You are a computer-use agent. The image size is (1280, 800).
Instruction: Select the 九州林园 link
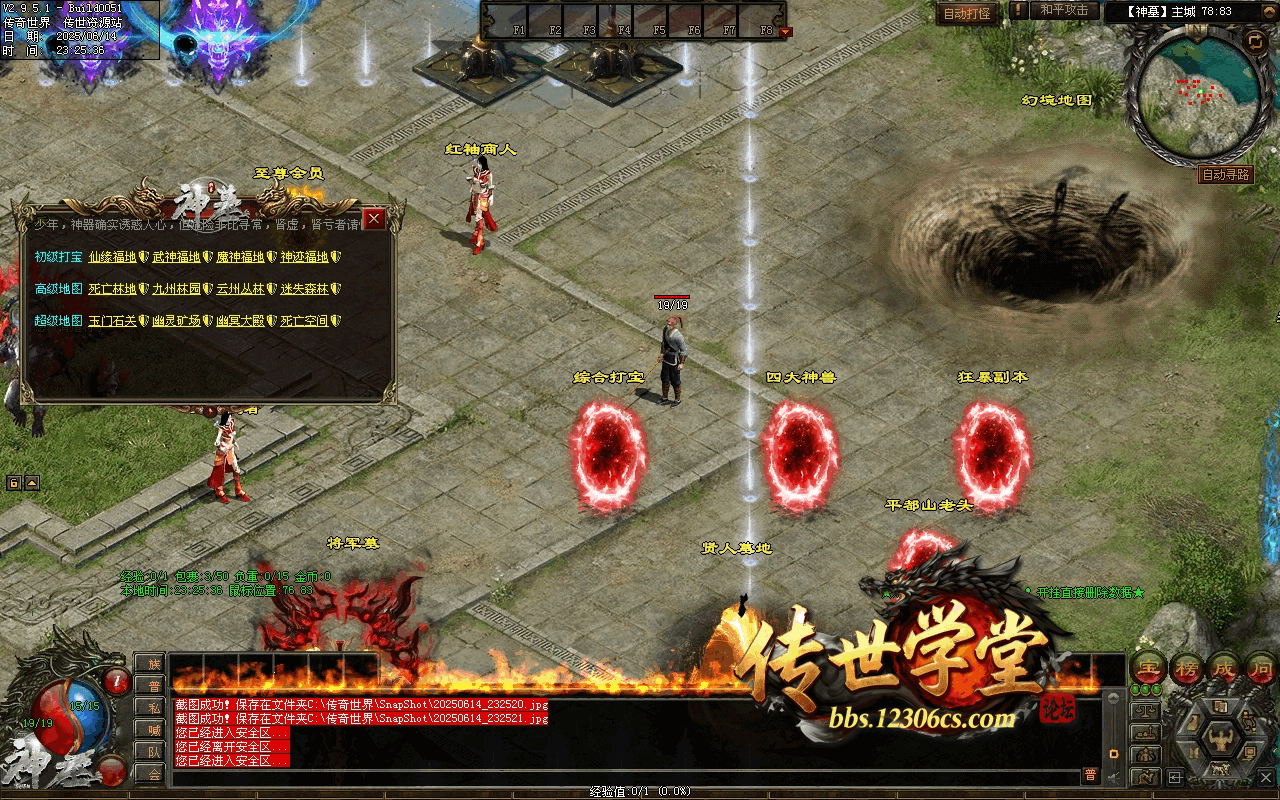point(176,289)
